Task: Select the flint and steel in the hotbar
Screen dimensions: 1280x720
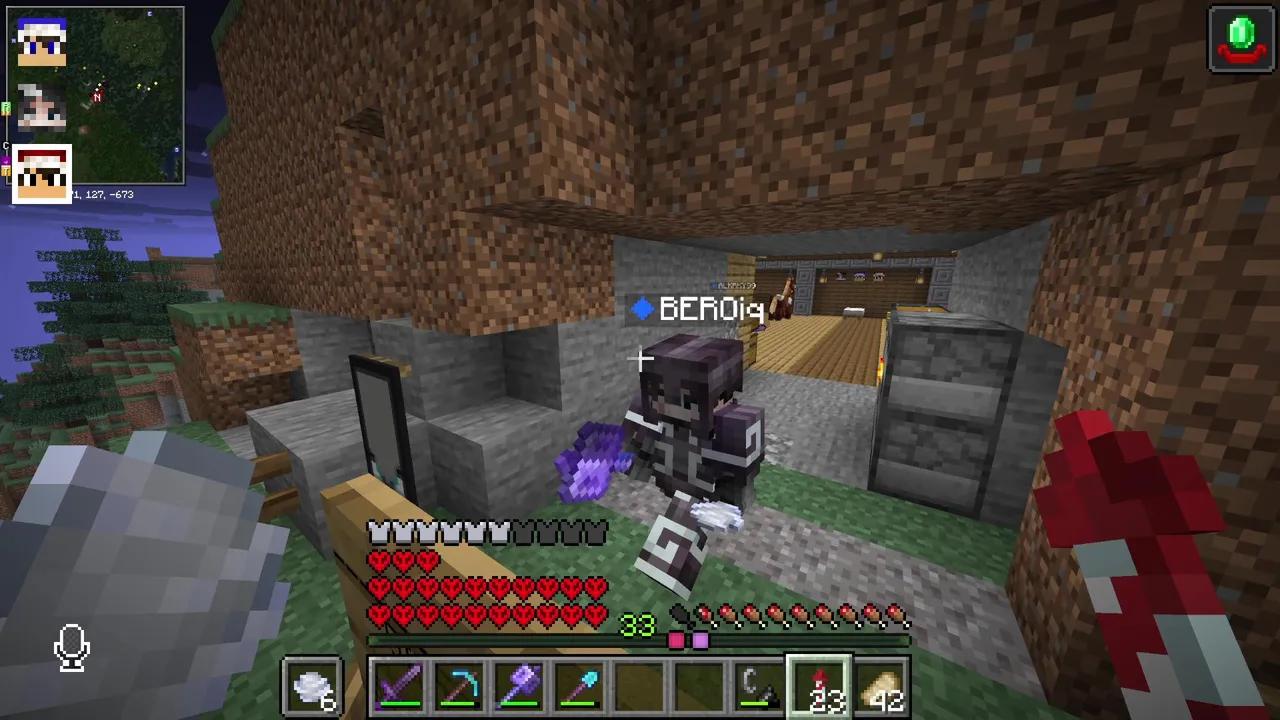Action: coord(758,685)
